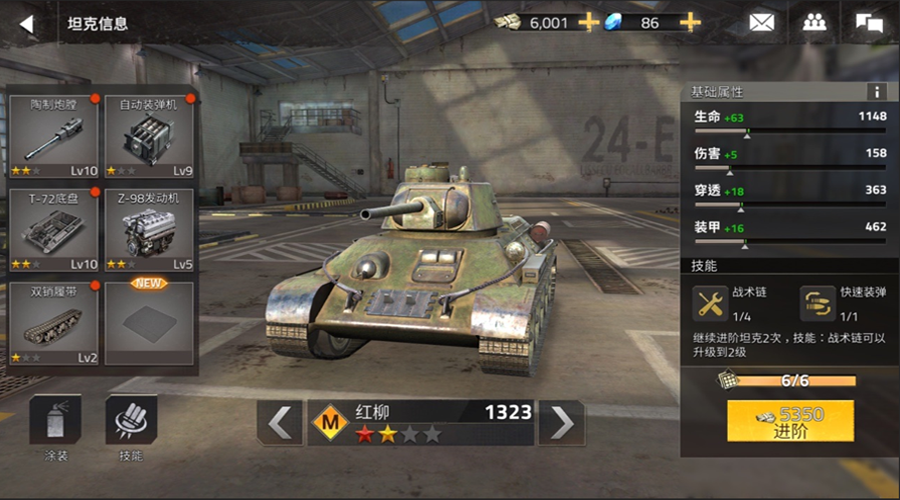
Task: Go back with the top-left arrow
Action: click(27, 24)
